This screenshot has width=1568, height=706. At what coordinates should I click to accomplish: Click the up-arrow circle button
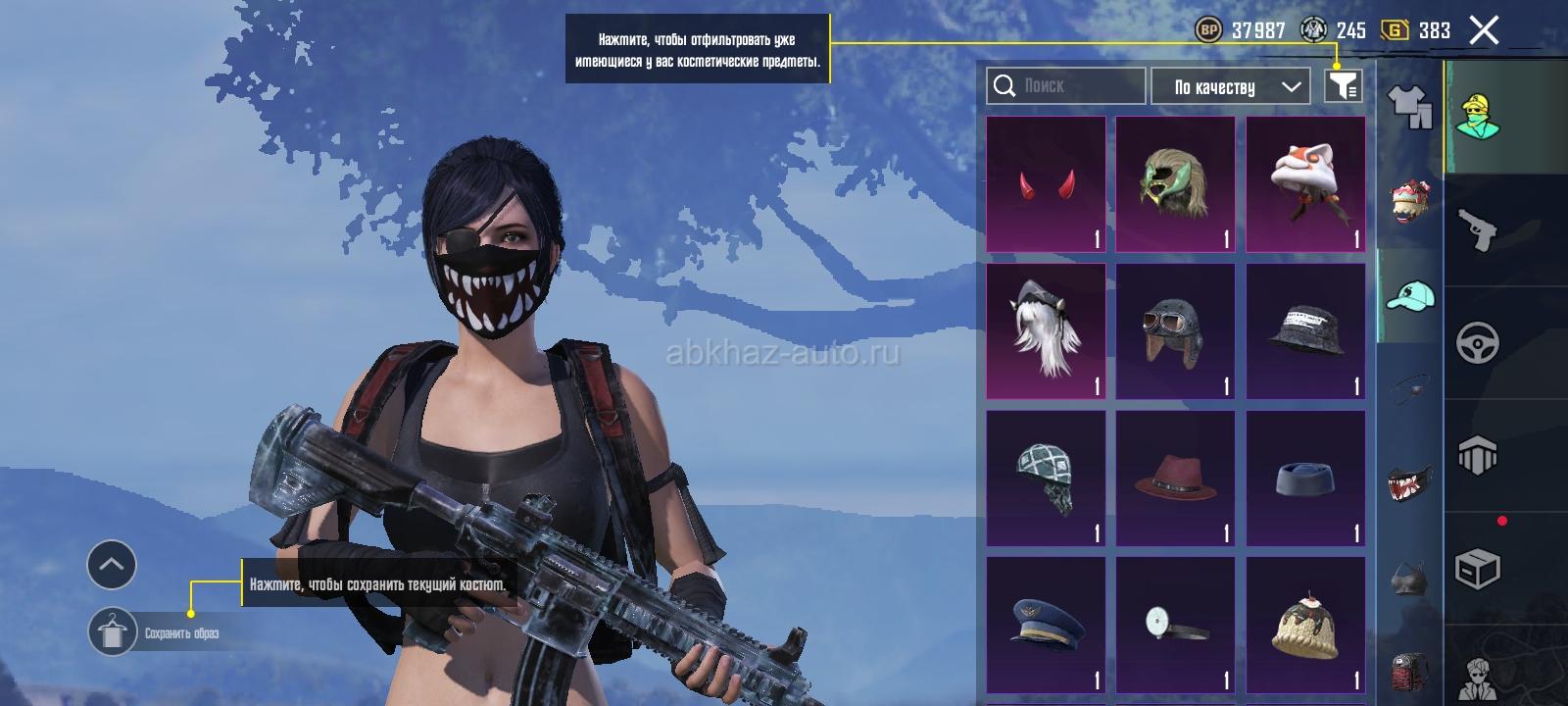[x=112, y=565]
